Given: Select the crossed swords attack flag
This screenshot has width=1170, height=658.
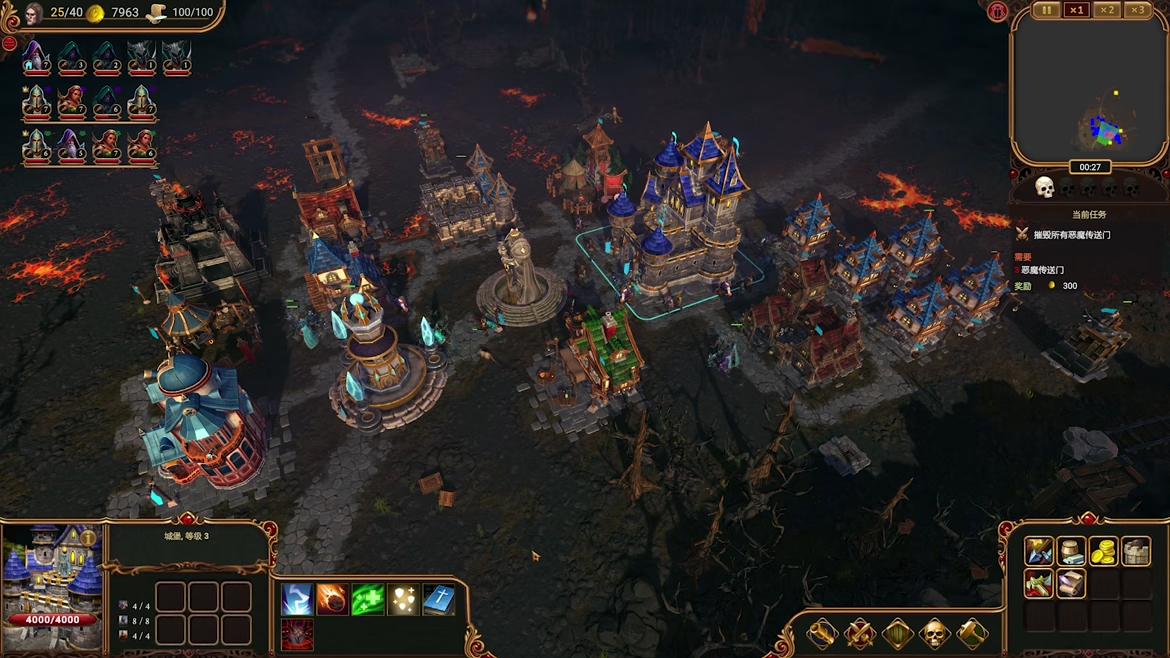Looking at the screenshot, I should coord(859,633).
